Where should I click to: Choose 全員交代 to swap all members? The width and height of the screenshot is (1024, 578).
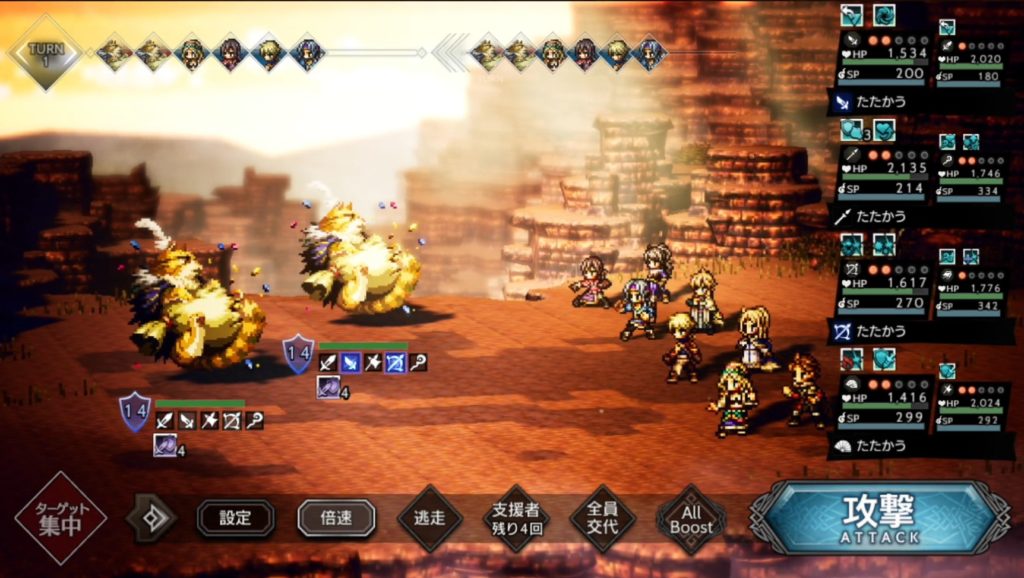603,518
